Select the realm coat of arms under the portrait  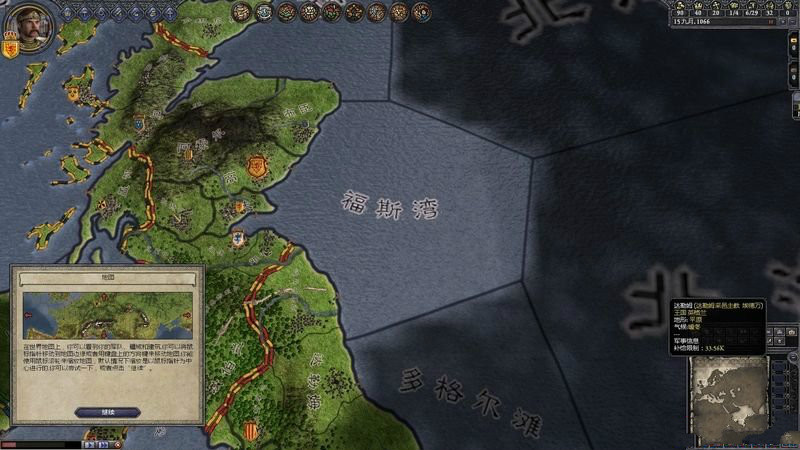coord(12,48)
